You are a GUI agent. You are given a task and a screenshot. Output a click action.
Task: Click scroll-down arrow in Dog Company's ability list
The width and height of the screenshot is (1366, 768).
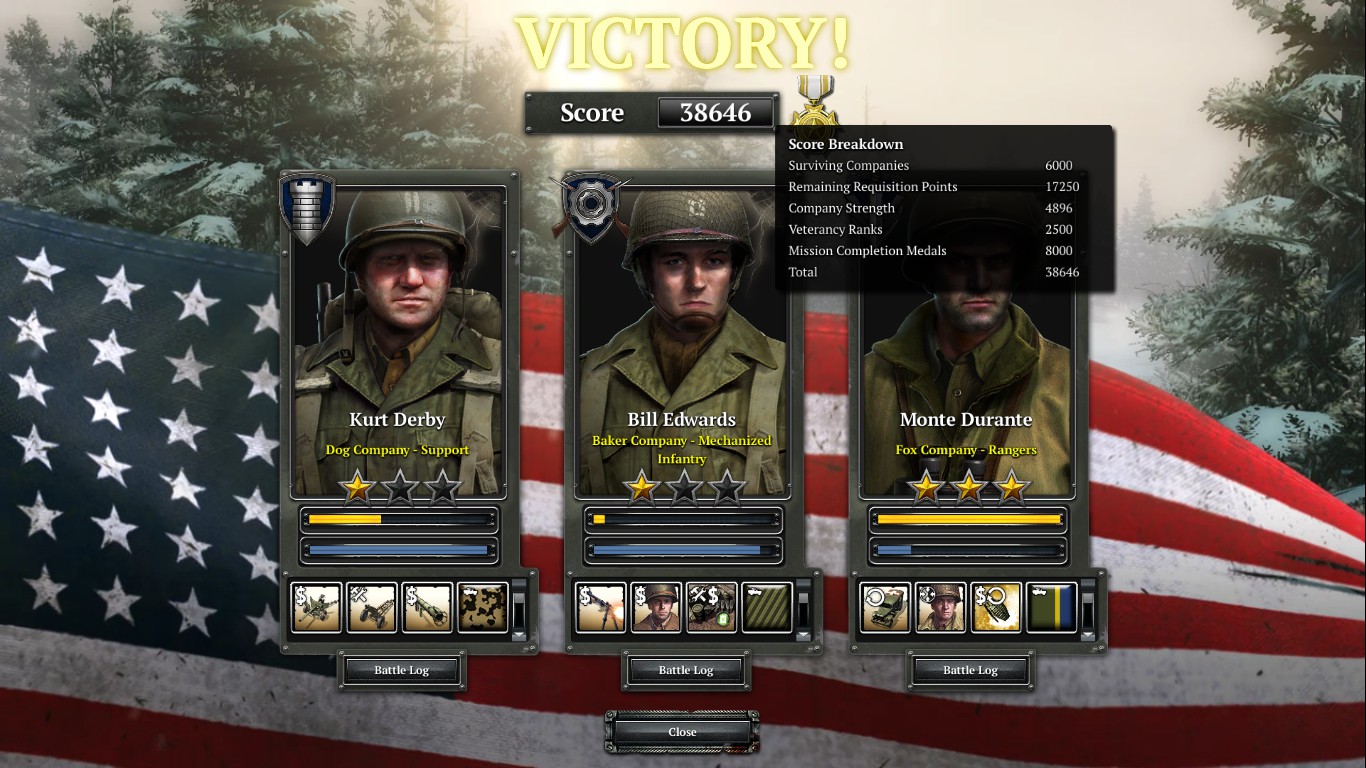pos(519,634)
